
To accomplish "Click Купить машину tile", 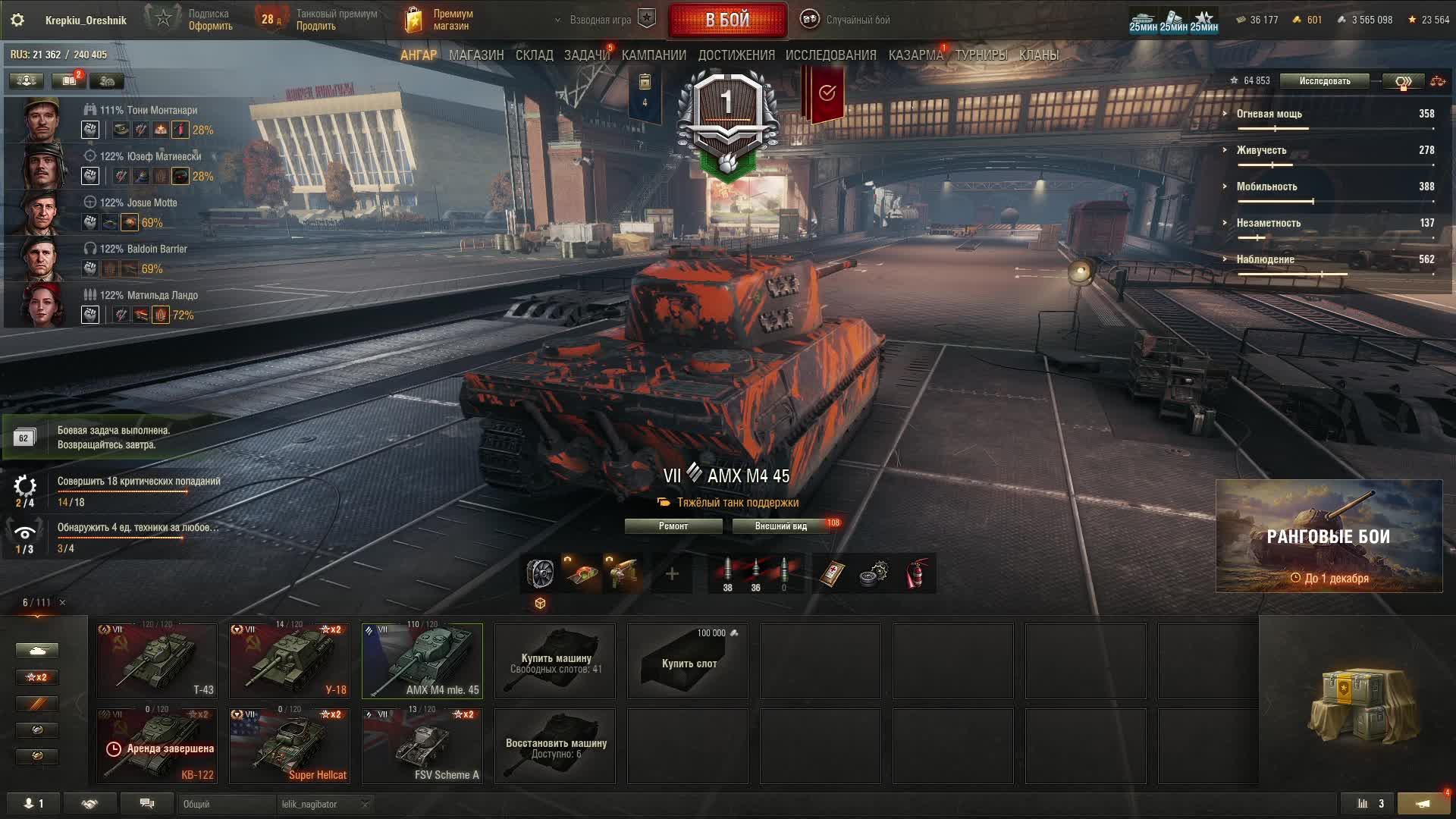I will [x=555, y=661].
